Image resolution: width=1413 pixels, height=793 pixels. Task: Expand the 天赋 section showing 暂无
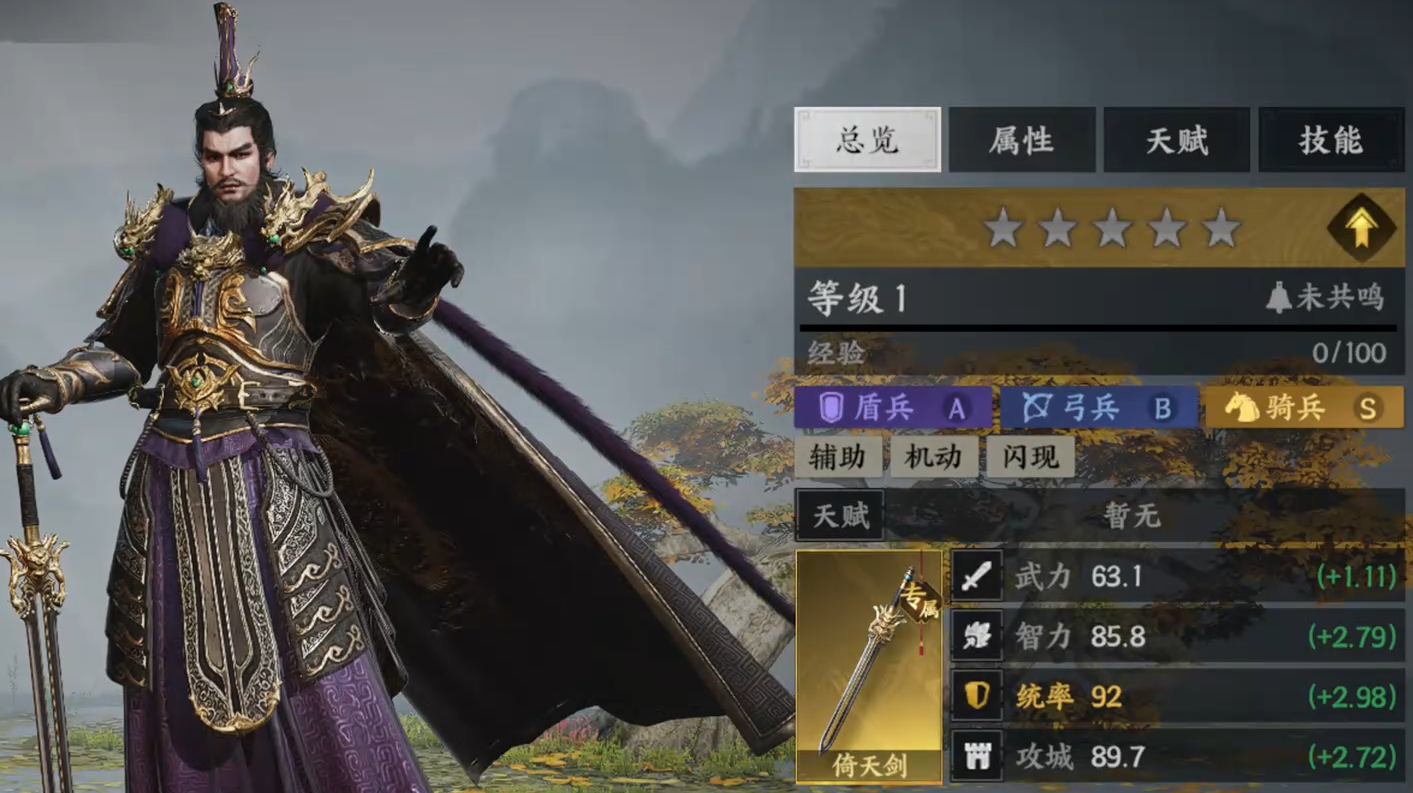pos(841,516)
